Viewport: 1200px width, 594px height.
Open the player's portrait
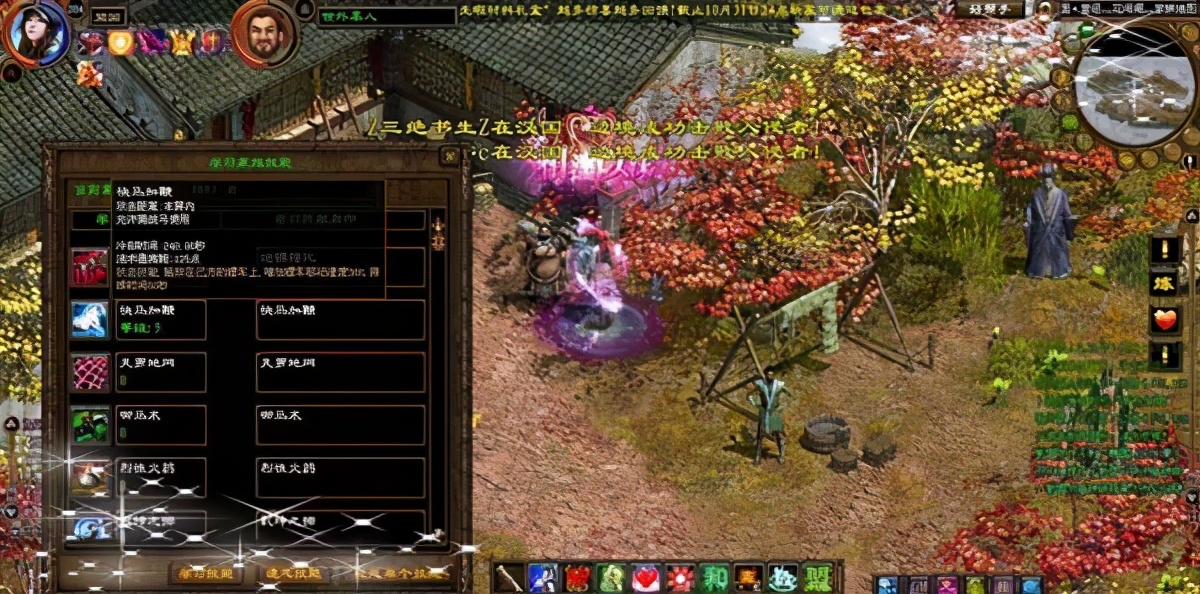pyautogui.click(x=37, y=32)
